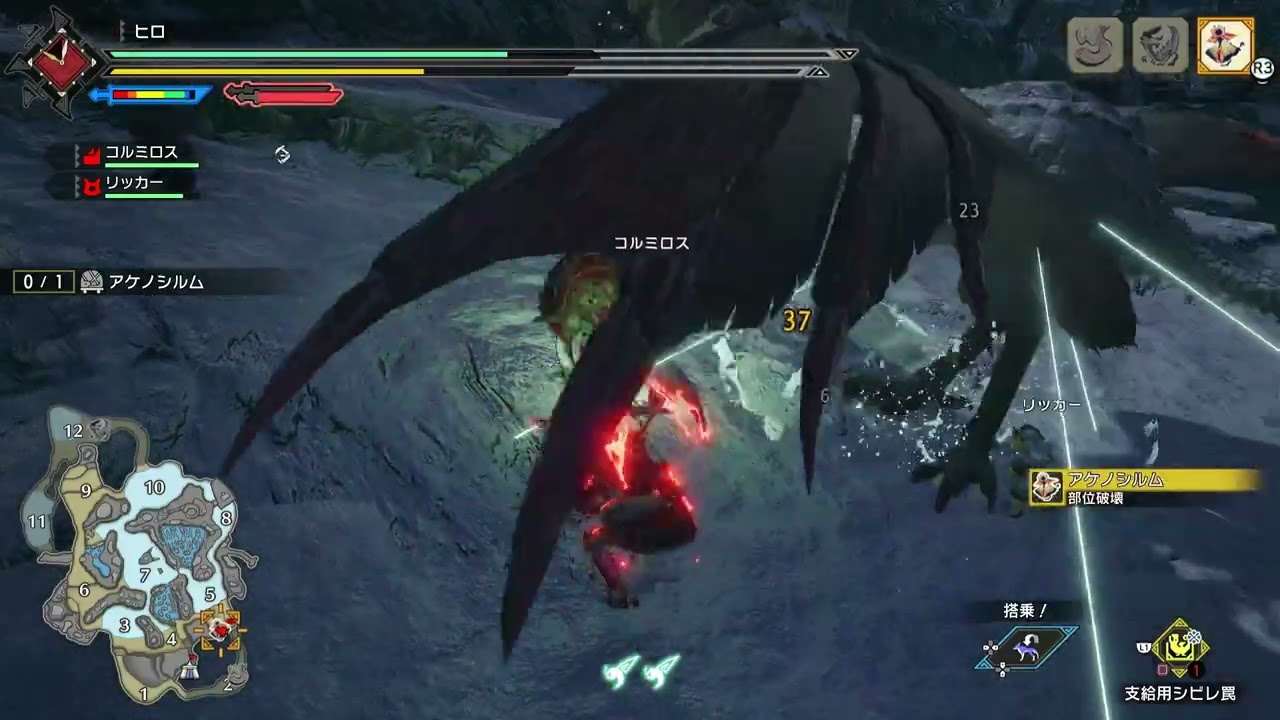Select buddy リッカー in the party list
Image resolution: width=1280 pixels, height=720 pixels.
(x=133, y=184)
